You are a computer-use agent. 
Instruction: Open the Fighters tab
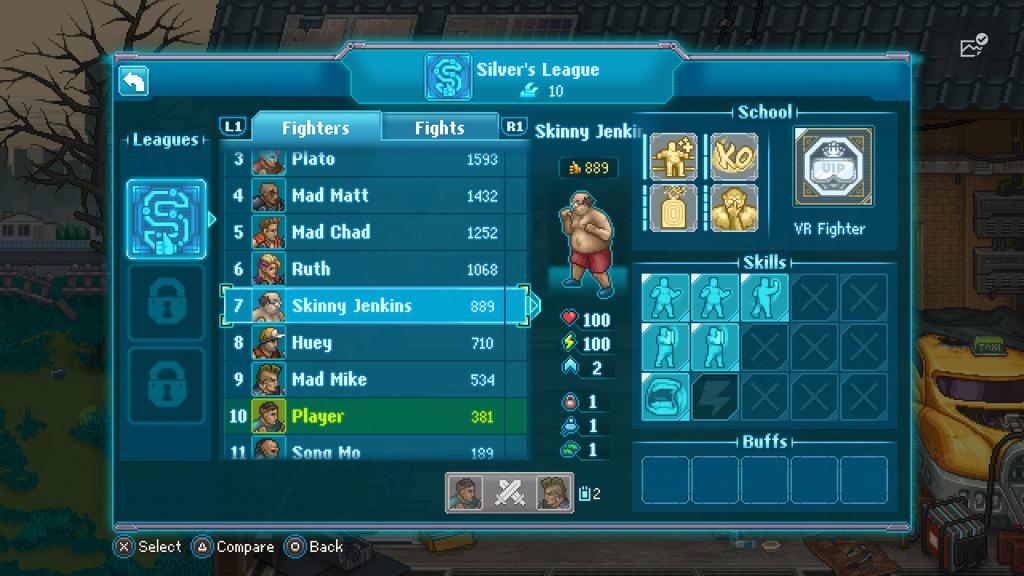pyautogui.click(x=315, y=128)
